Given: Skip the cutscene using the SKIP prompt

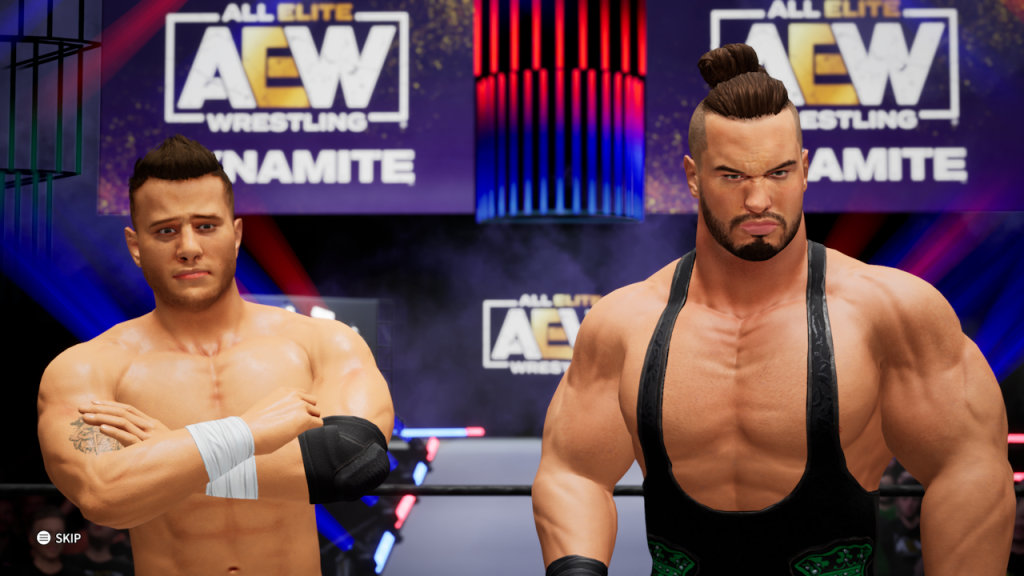Looking at the screenshot, I should (58, 538).
